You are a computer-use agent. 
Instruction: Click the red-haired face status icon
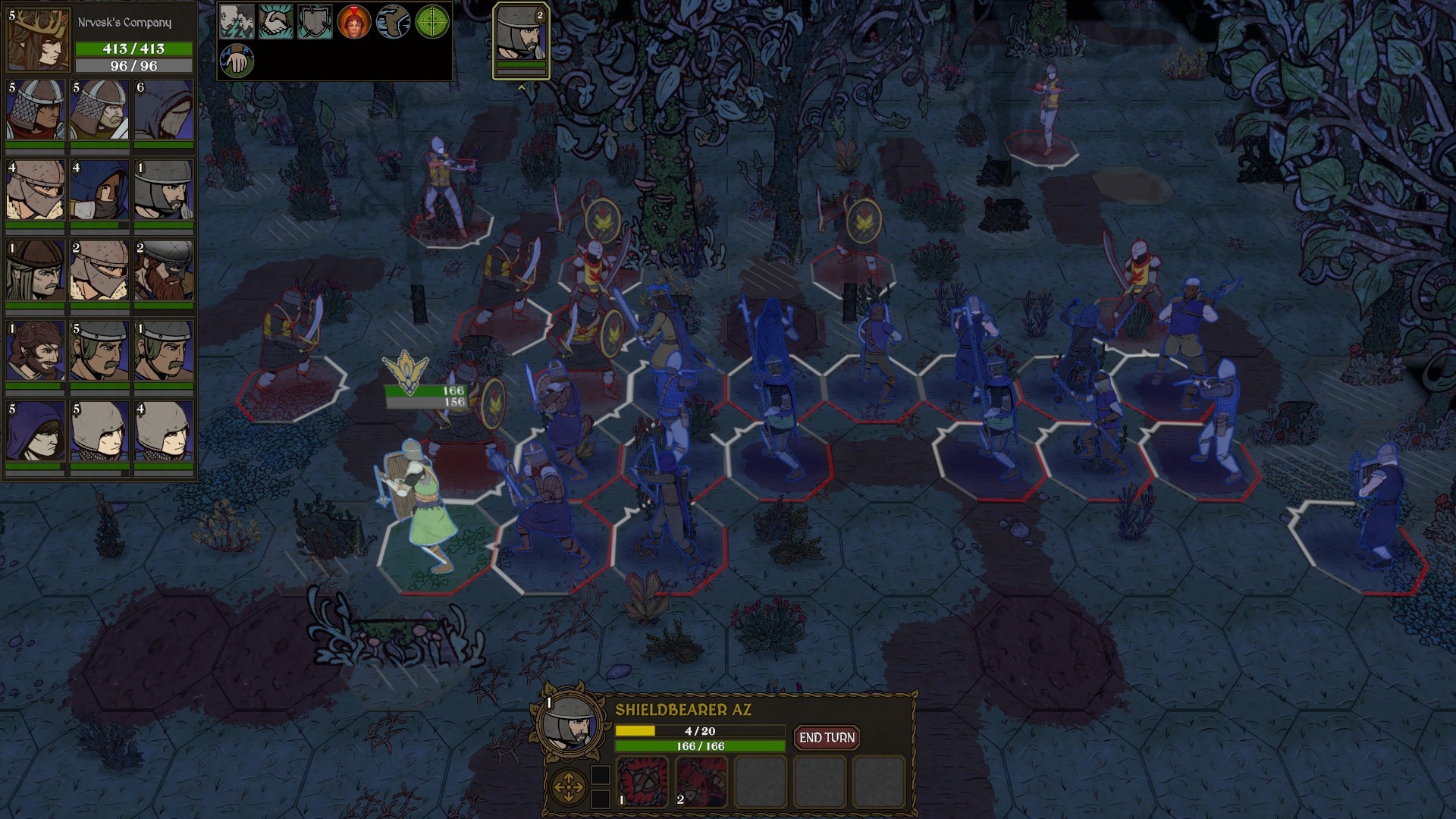click(354, 21)
